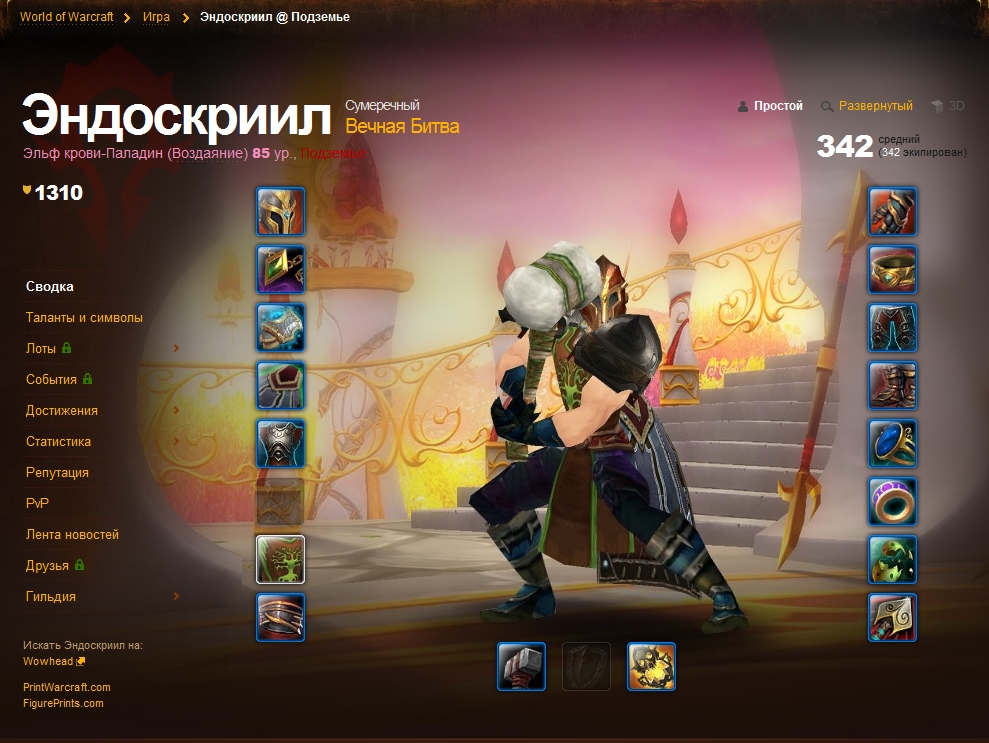Visit the PrintWarcraft.com link
The image size is (989, 743).
pyautogui.click(x=67, y=687)
